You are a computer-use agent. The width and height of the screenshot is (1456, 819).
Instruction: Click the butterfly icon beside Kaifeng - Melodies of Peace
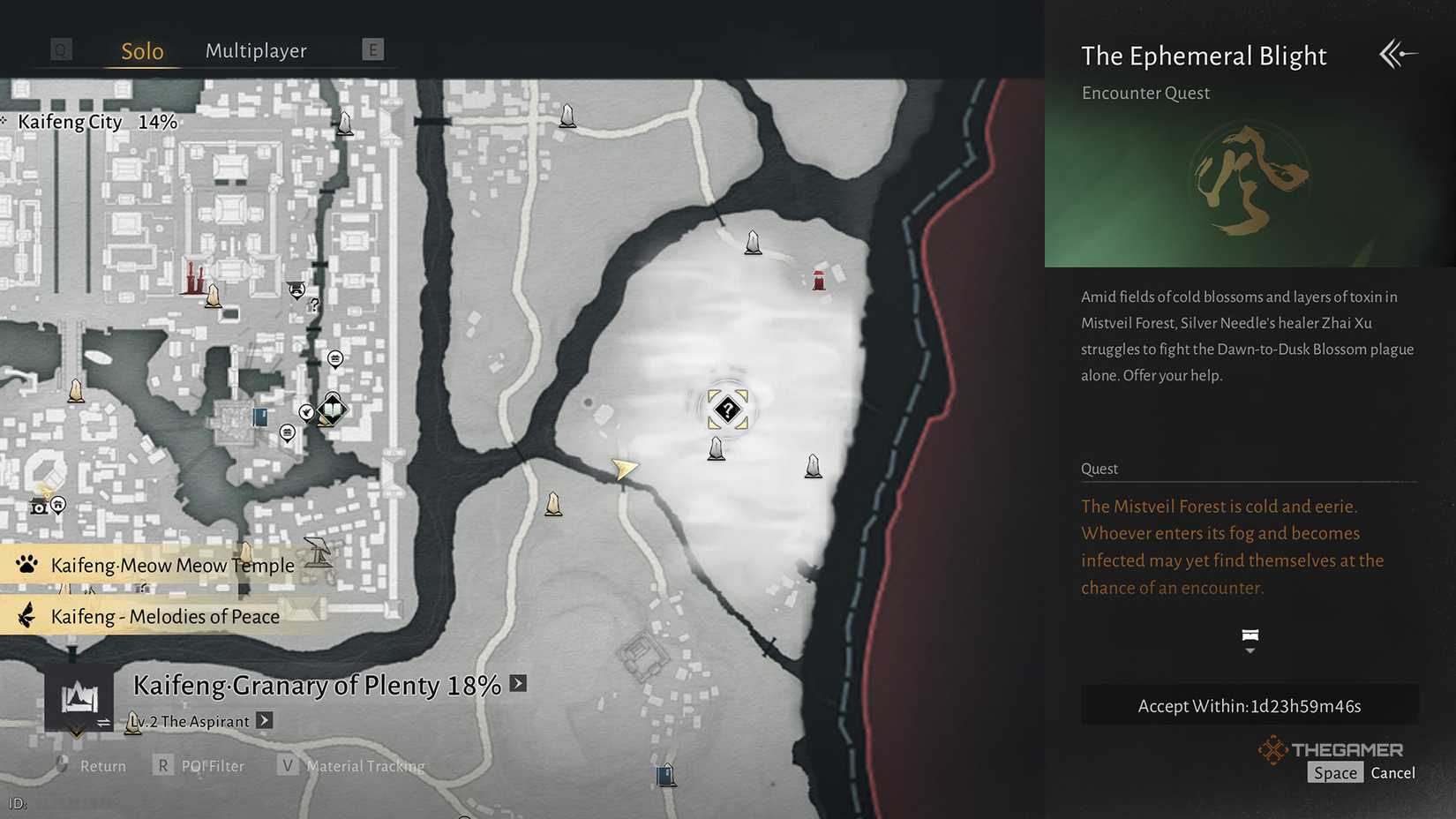point(26,615)
